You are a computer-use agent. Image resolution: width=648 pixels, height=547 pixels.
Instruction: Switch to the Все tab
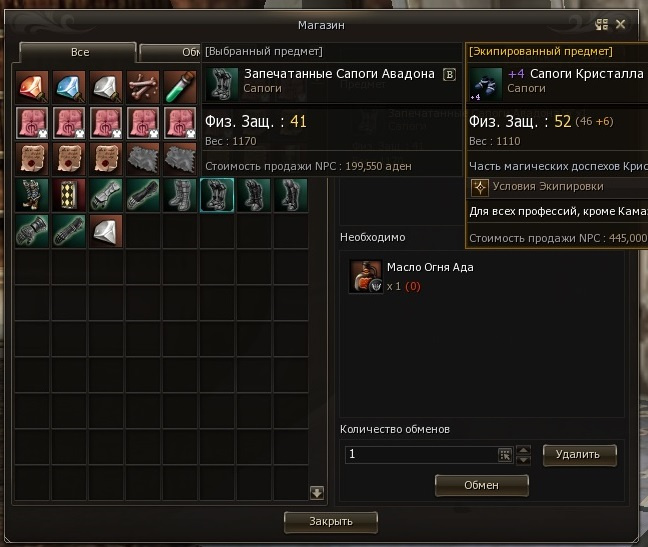[x=77, y=52]
